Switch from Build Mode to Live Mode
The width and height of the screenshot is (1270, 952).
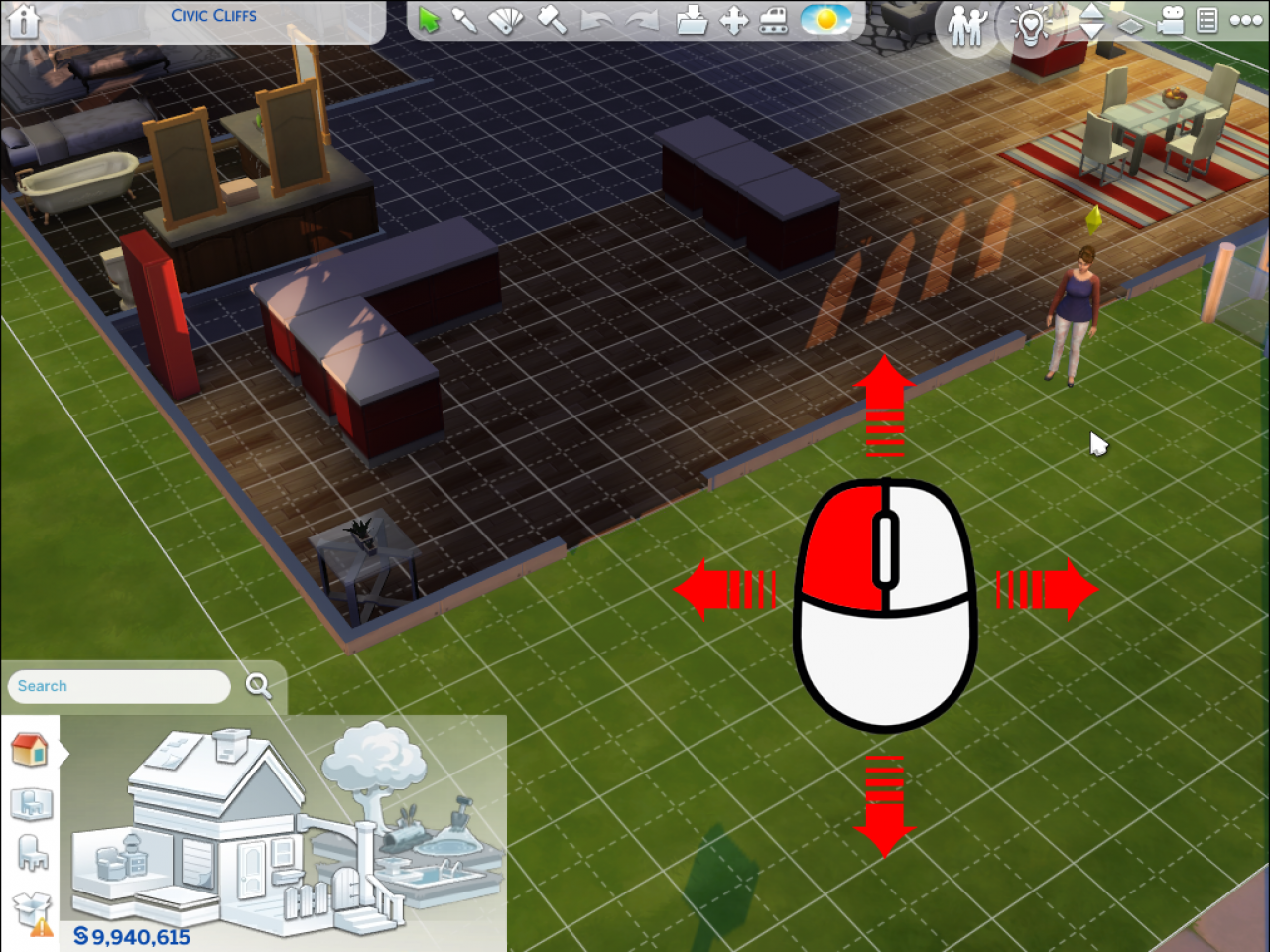[963, 25]
